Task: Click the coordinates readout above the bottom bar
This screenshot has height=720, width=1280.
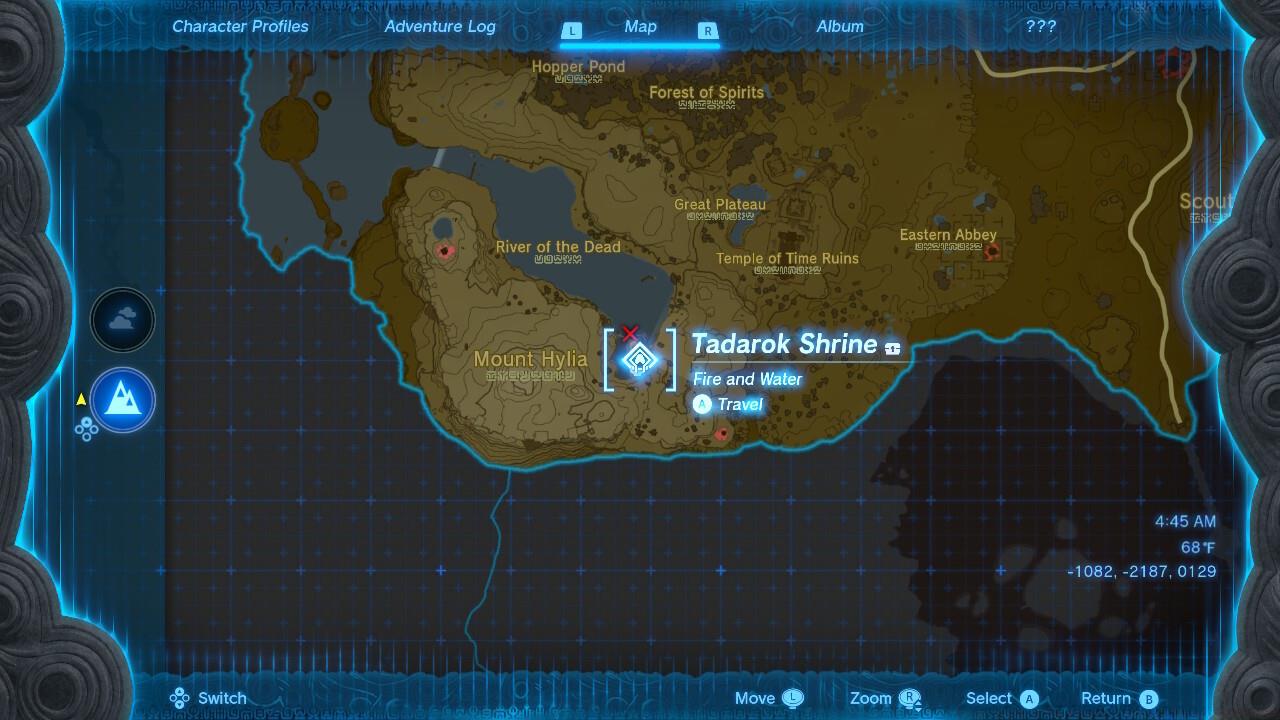Action: (1140, 571)
